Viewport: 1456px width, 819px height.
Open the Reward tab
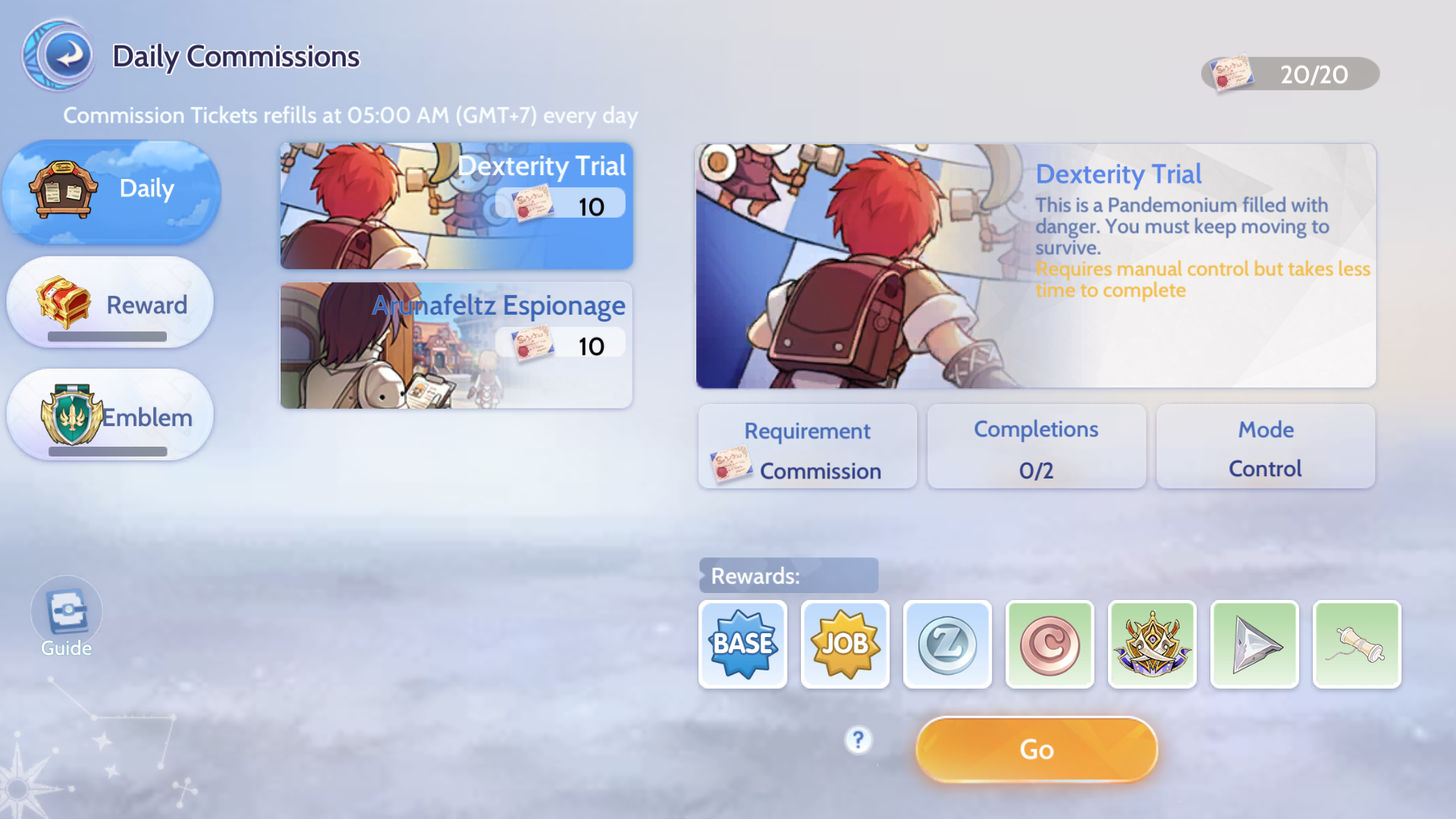110,303
